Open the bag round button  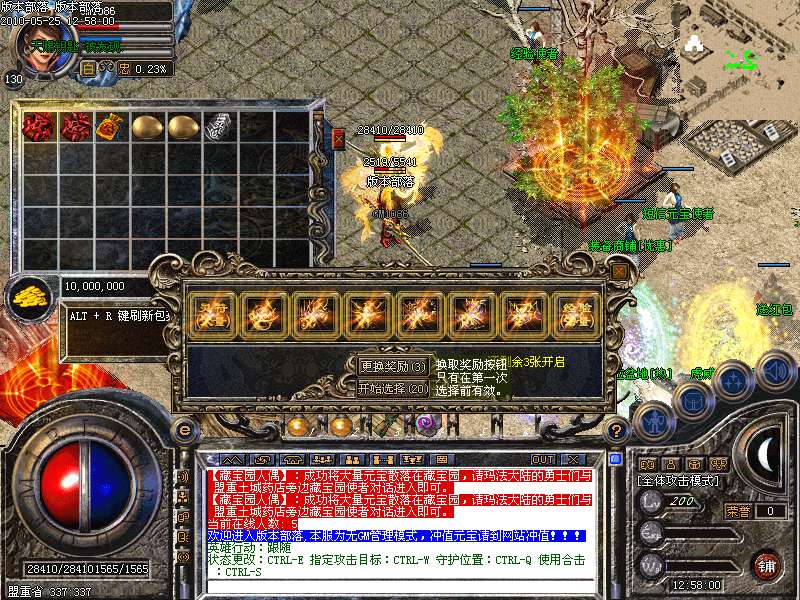(x=692, y=398)
